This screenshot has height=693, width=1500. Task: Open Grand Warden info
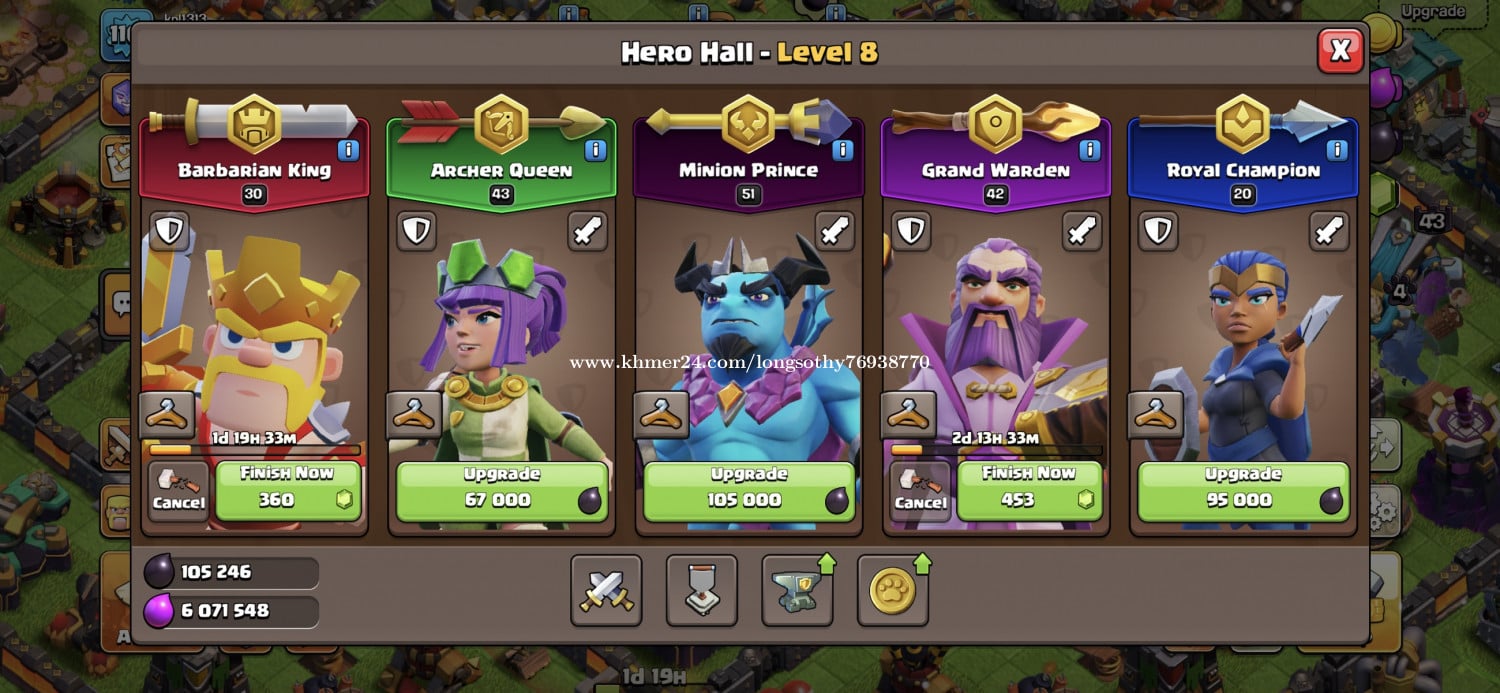click(1089, 150)
